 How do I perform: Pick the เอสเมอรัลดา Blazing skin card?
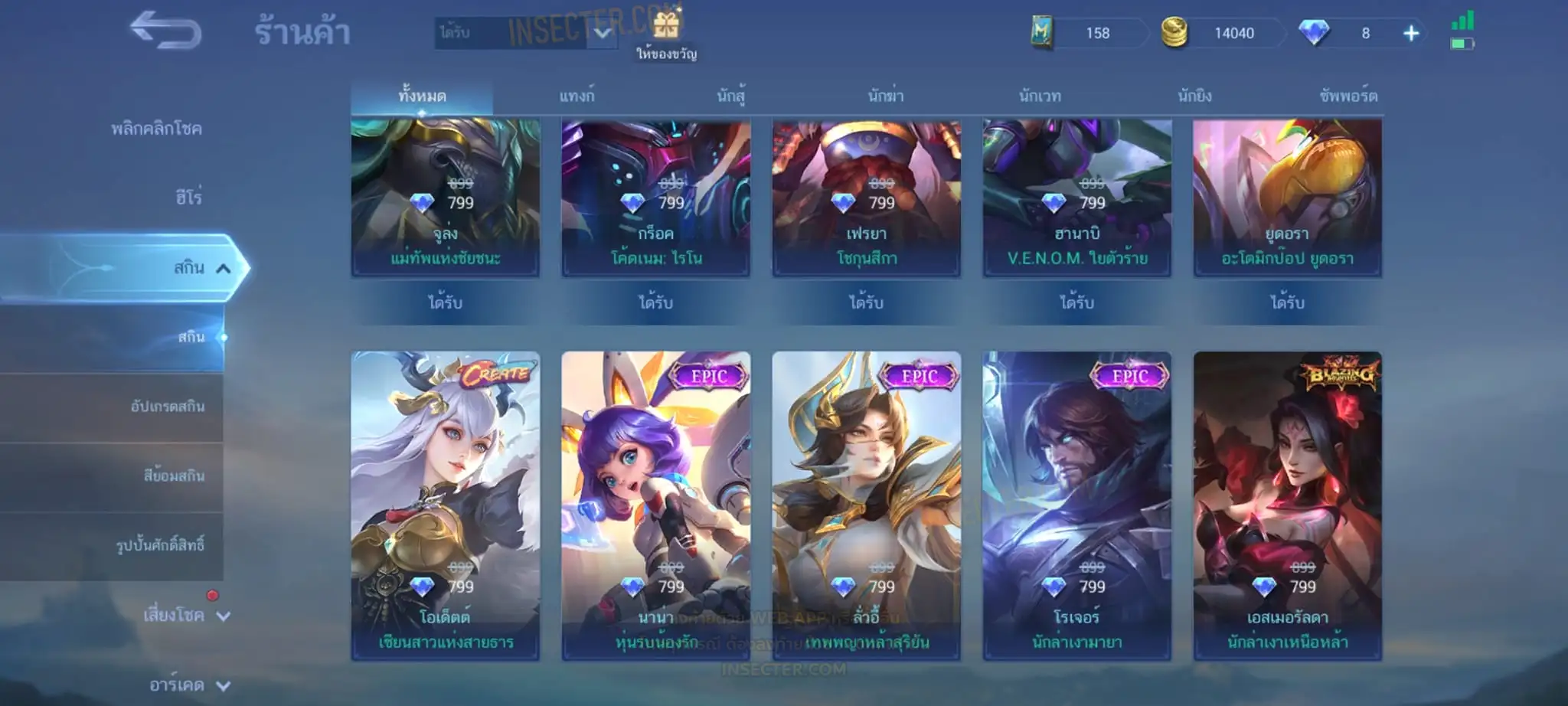click(x=1287, y=505)
